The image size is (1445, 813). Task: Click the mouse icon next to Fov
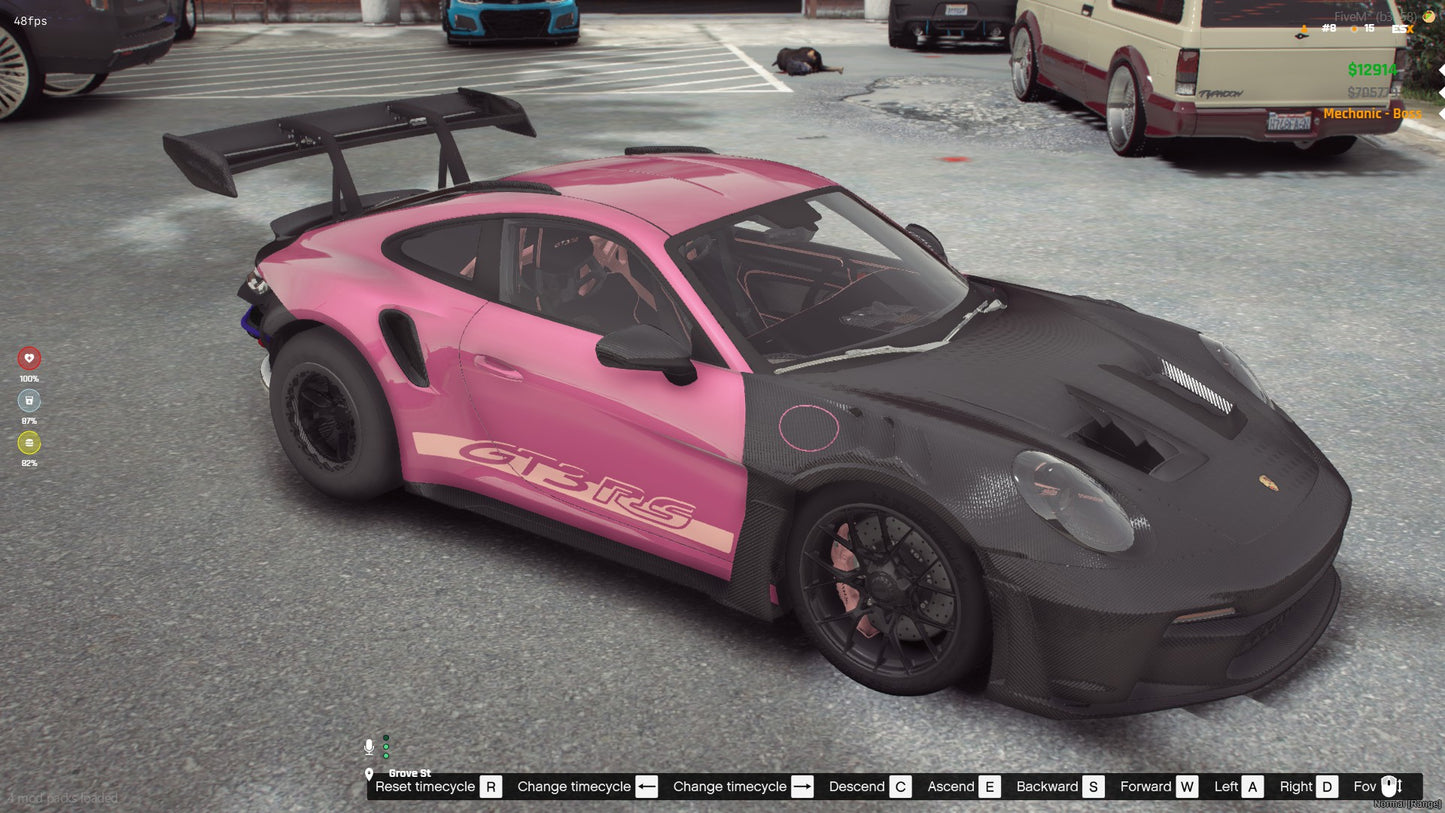(x=1389, y=787)
